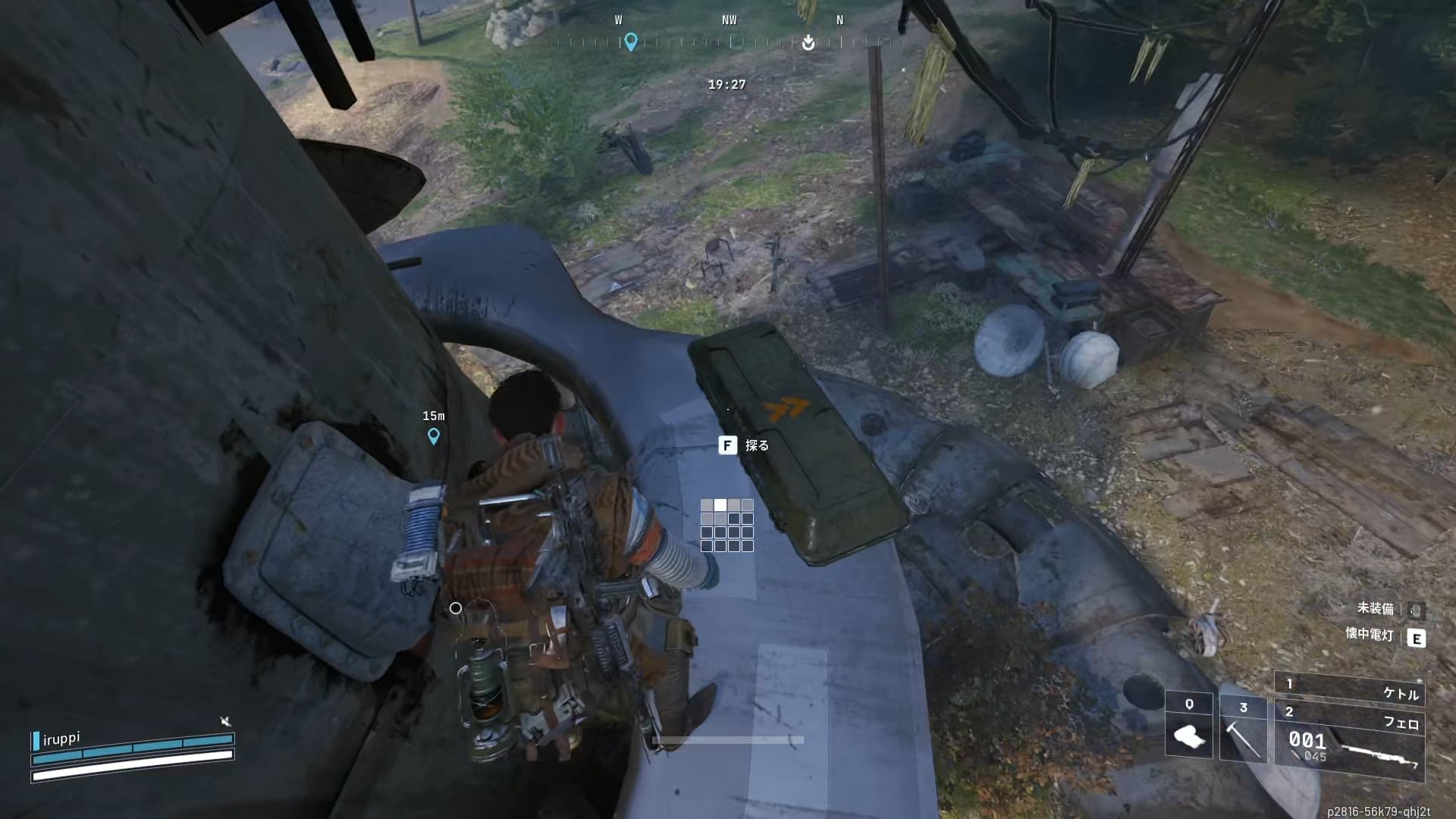
Task: Click the muted speaker icon beside iruppi
Action: coord(225,721)
